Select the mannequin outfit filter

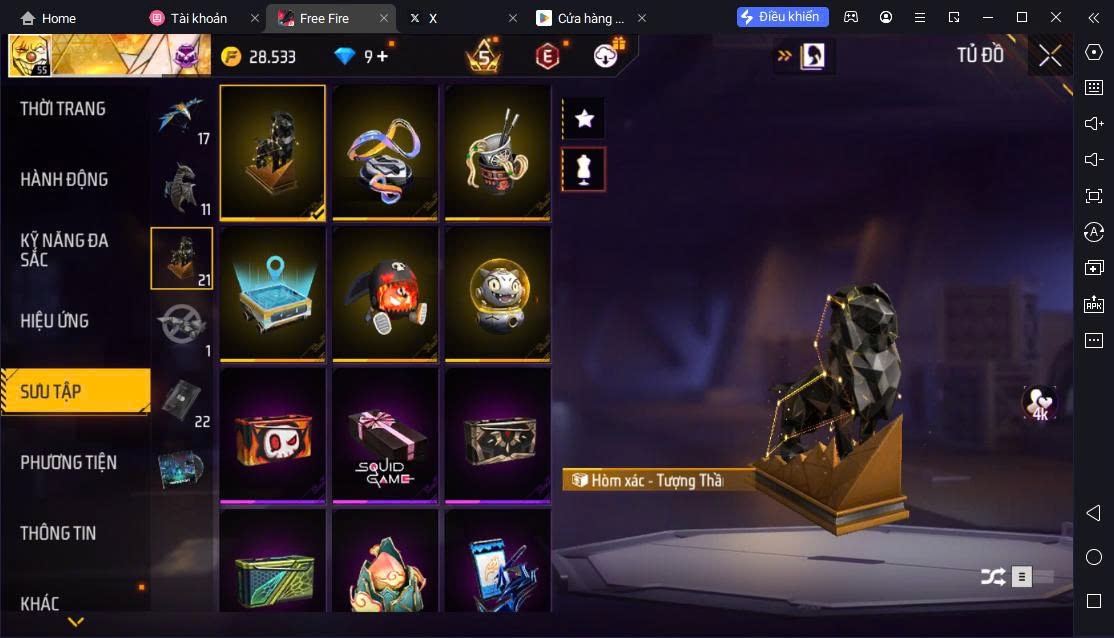[x=585, y=170]
